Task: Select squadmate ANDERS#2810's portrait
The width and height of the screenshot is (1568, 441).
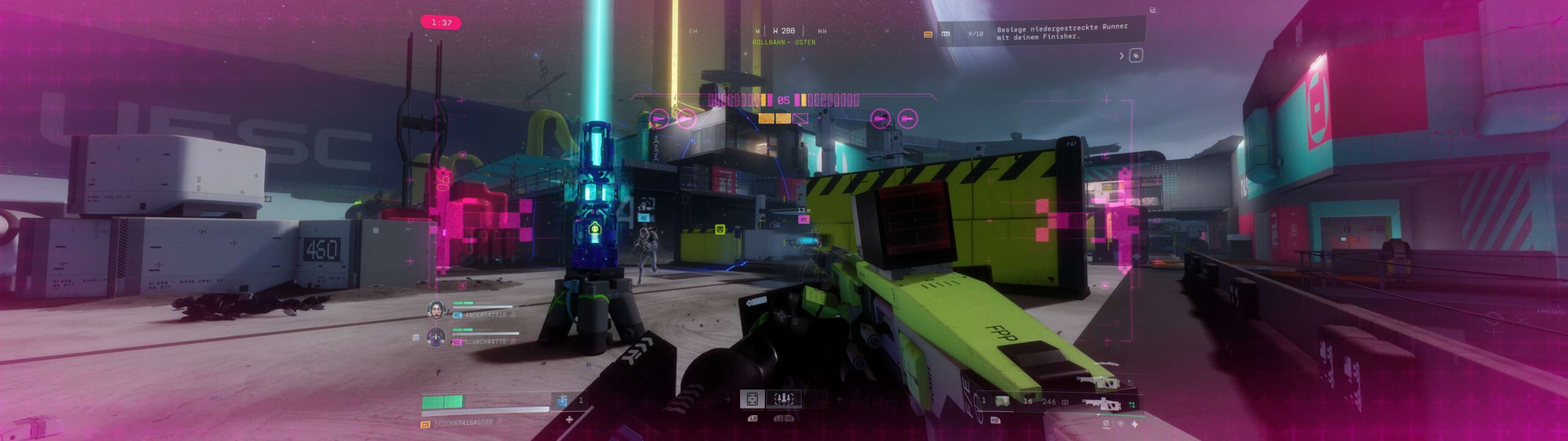Action: 436,311
